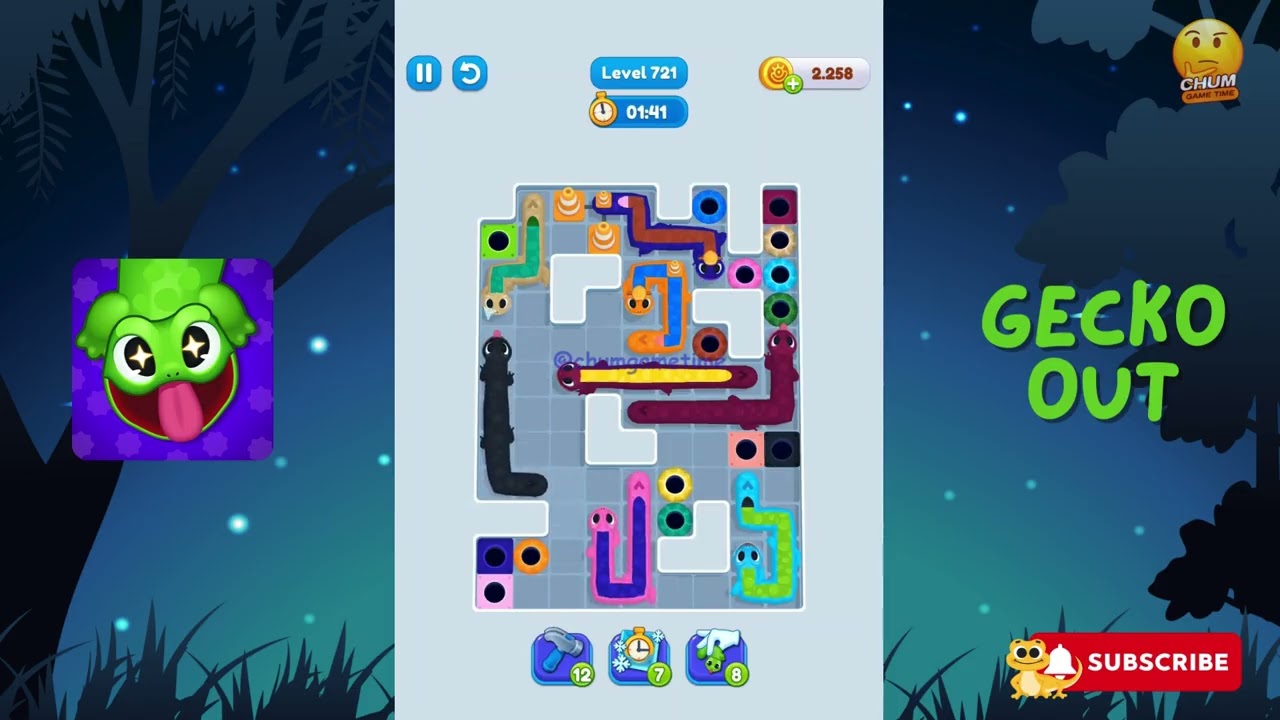
Task: Select the black hole with pink ring
Action: 742,273
